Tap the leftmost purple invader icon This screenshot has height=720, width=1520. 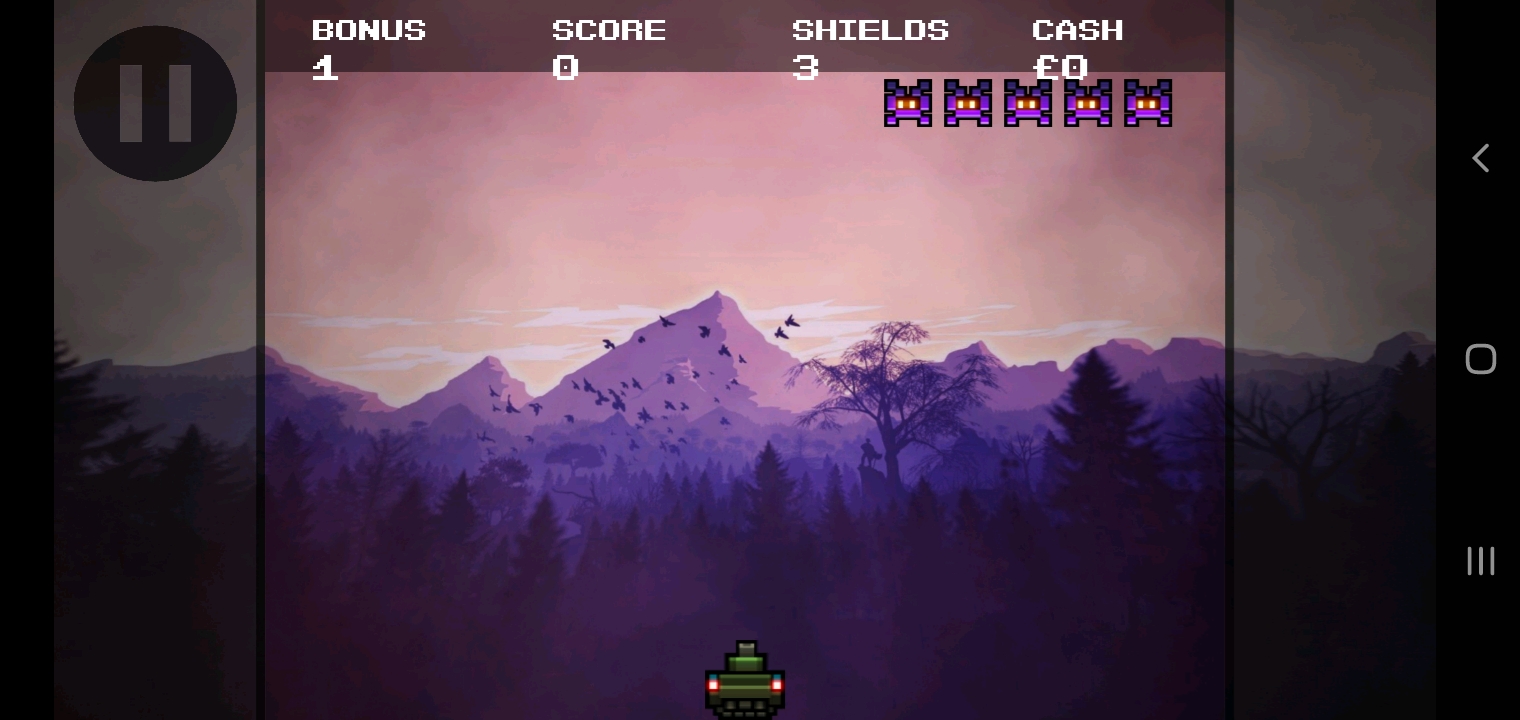click(x=908, y=103)
